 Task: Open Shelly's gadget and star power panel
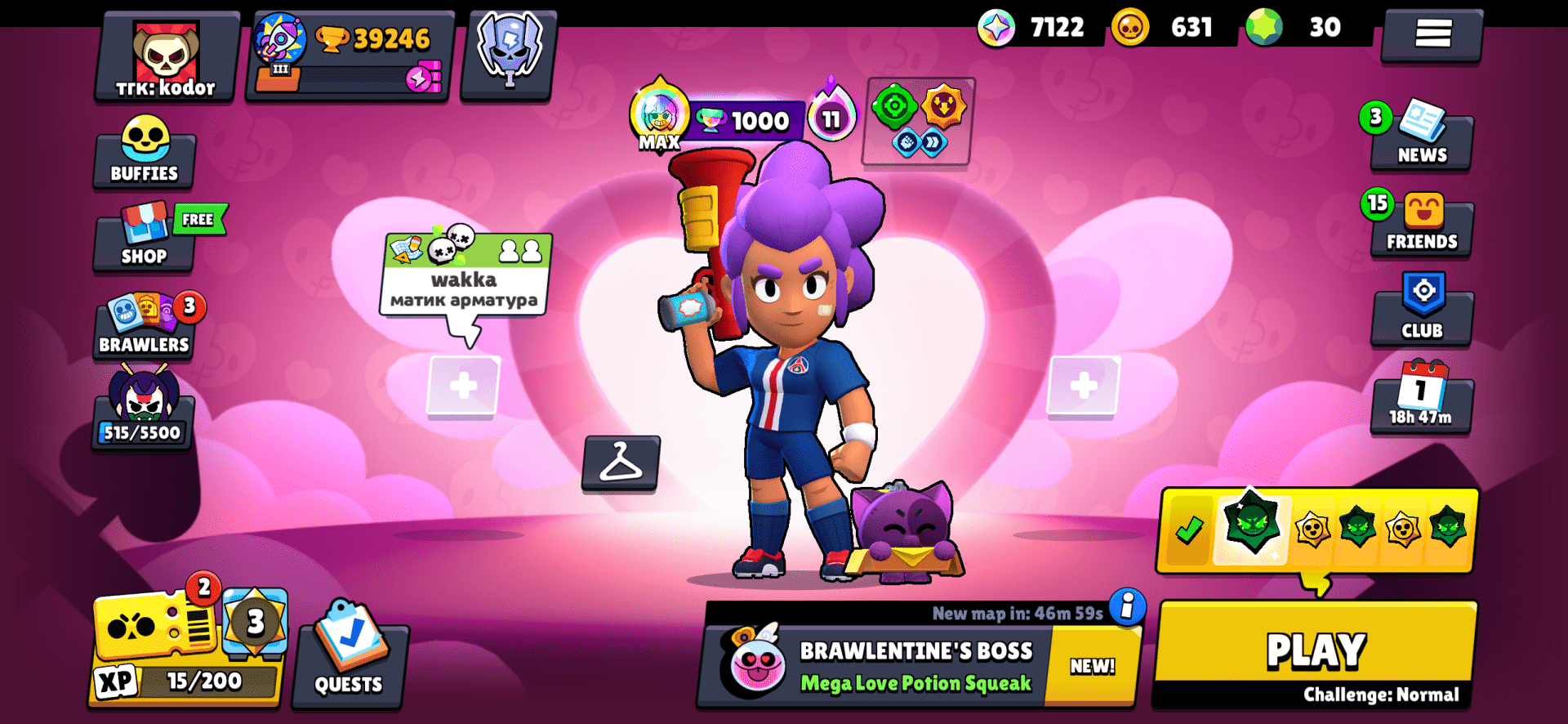tap(917, 123)
